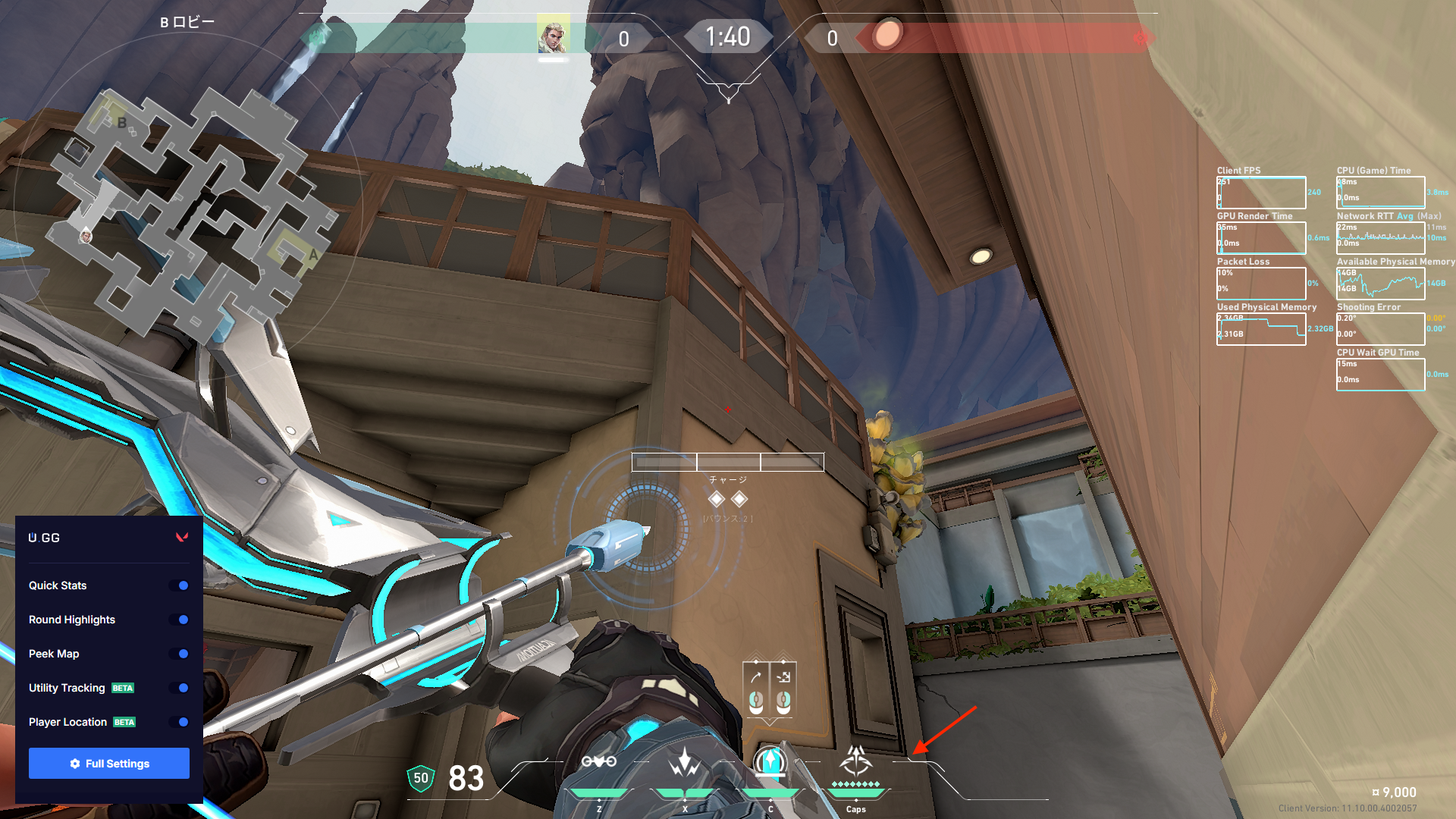Image resolution: width=1456 pixels, height=819 pixels.
Task: Activate the ultimate ability icon
Action: point(856,761)
